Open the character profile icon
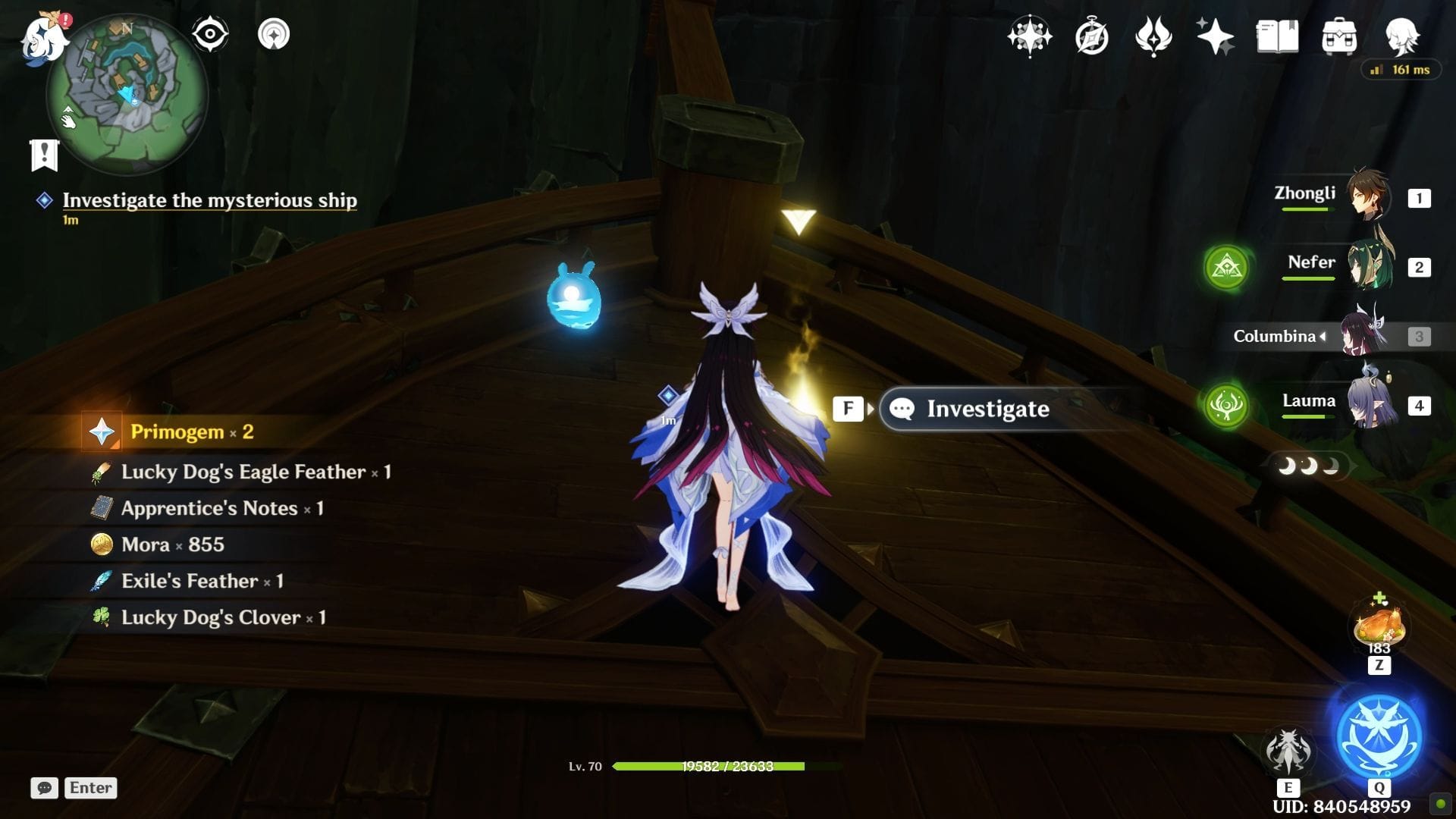Viewport: 1456px width, 819px height. click(x=1401, y=36)
